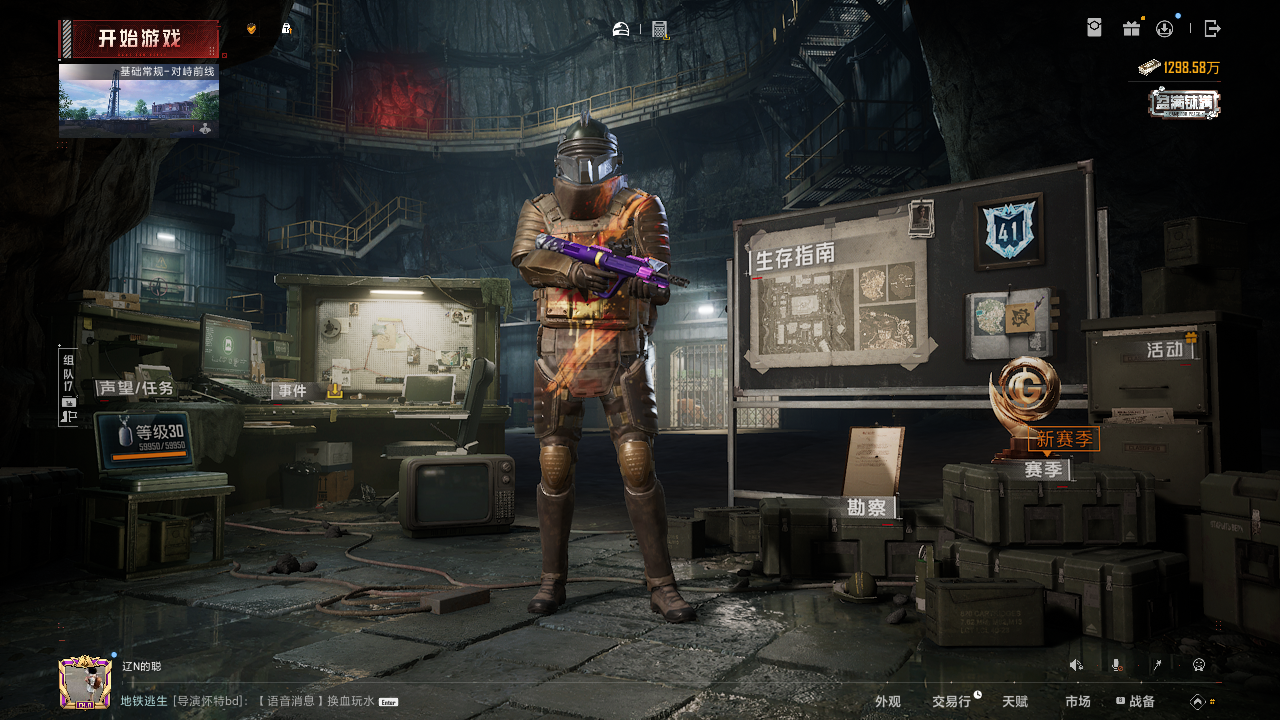Open the 赛季 season panel
Image resolution: width=1280 pixels, height=720 pixels.
click(1043, 469)
